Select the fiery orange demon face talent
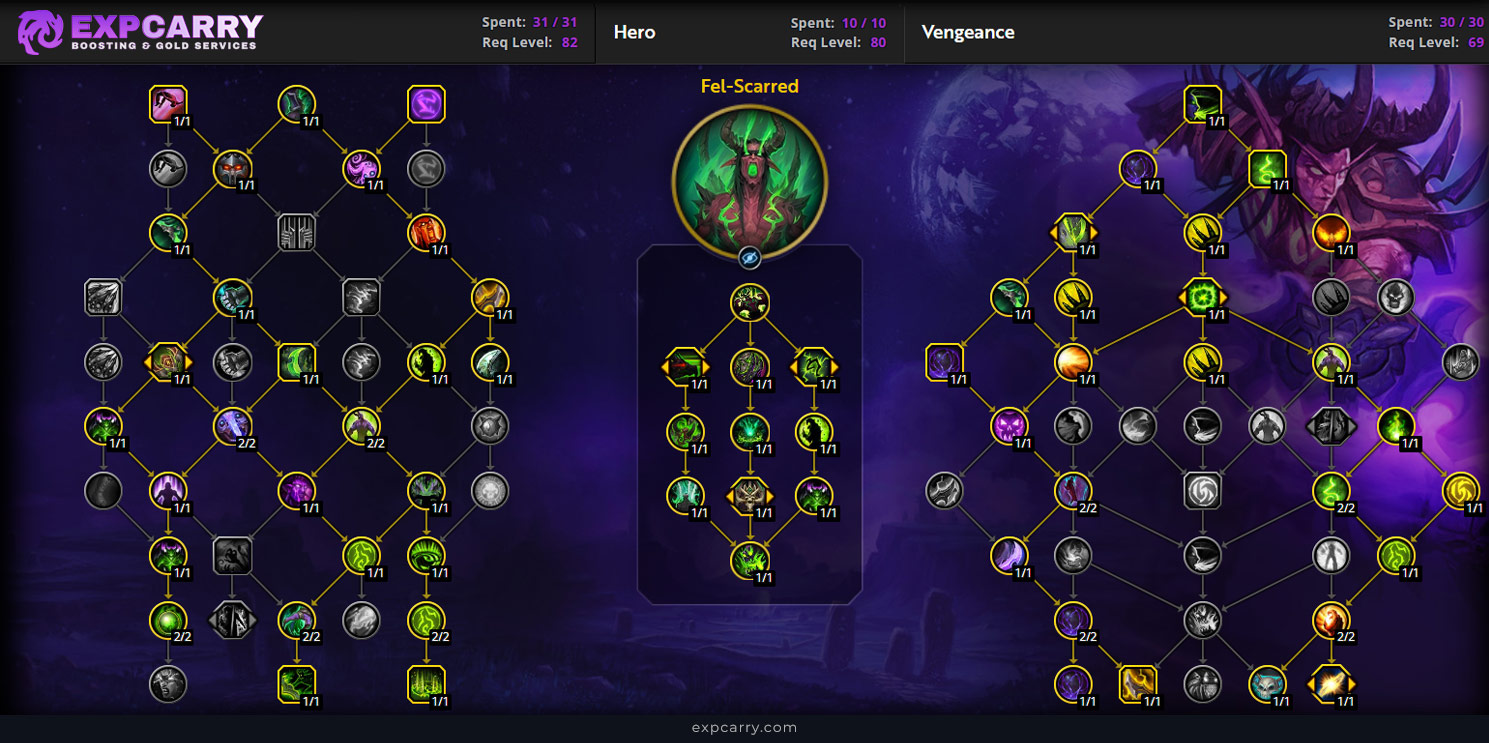 [x=1331, y=233]
